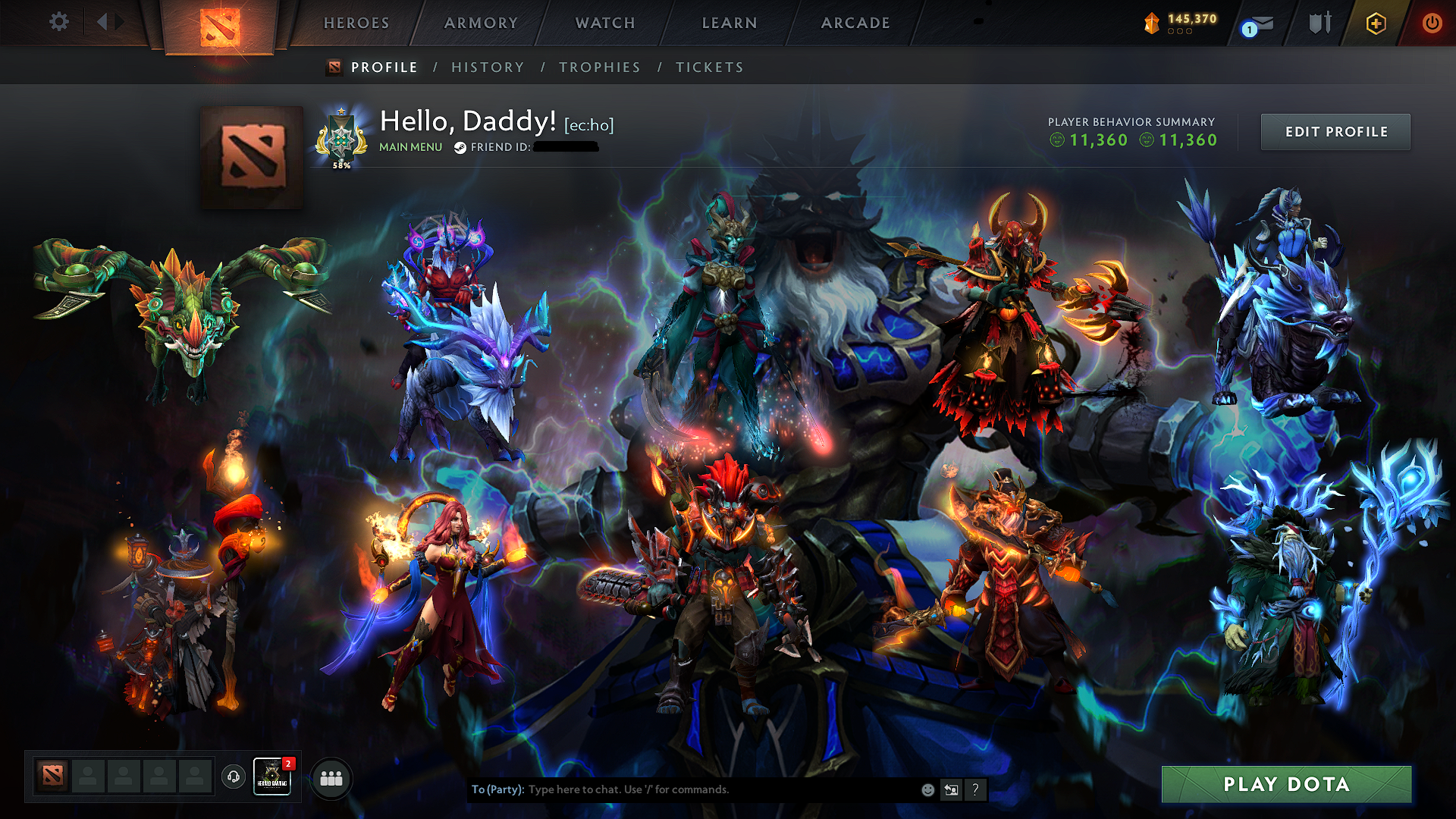Click the Herald Gaming guild badge
The height and width of the screenshot is (819, 1456).
(x=272, y=777)
